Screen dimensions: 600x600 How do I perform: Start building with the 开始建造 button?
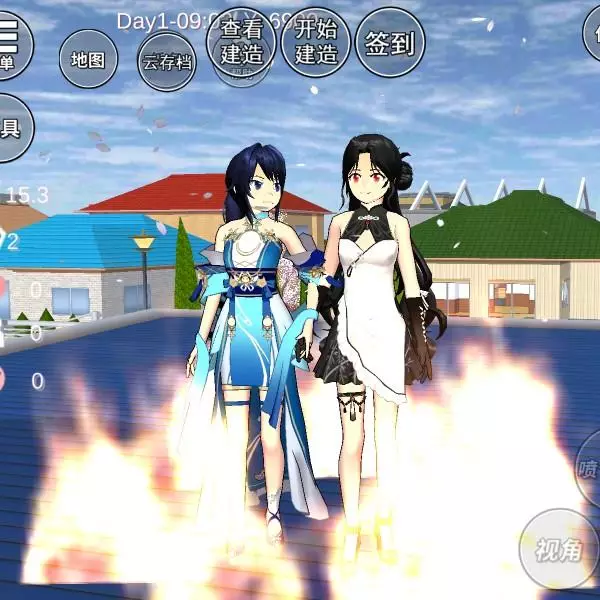point(315,42)
